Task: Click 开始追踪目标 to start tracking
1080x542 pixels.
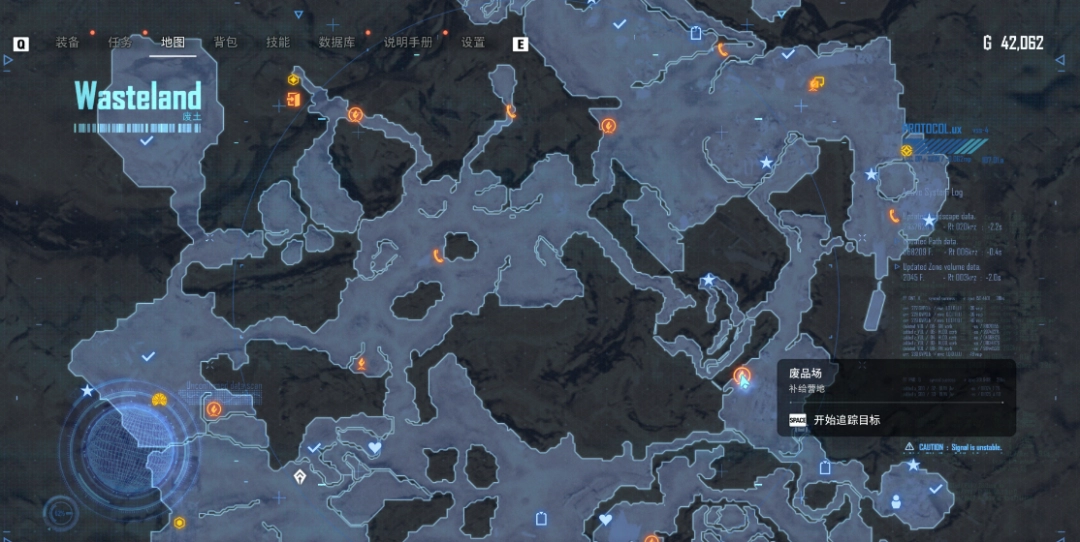Action: (x=847, y=420)
